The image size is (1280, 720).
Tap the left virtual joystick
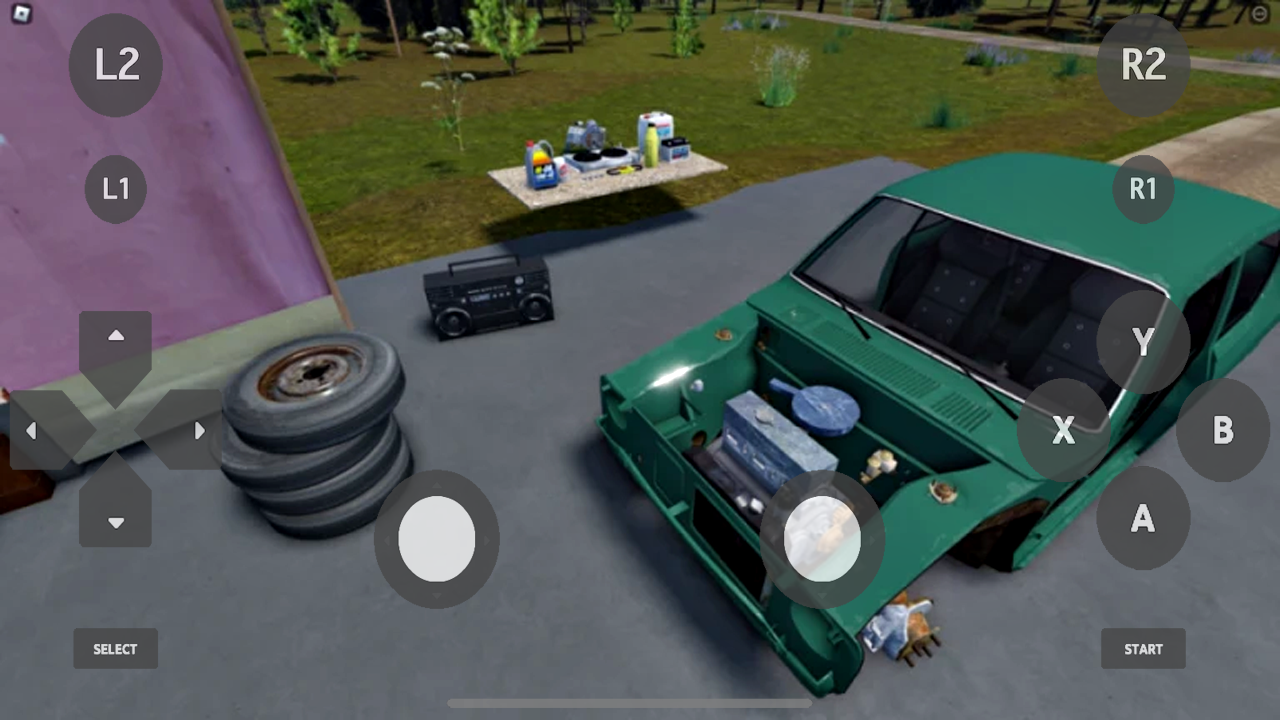(437, 539)
